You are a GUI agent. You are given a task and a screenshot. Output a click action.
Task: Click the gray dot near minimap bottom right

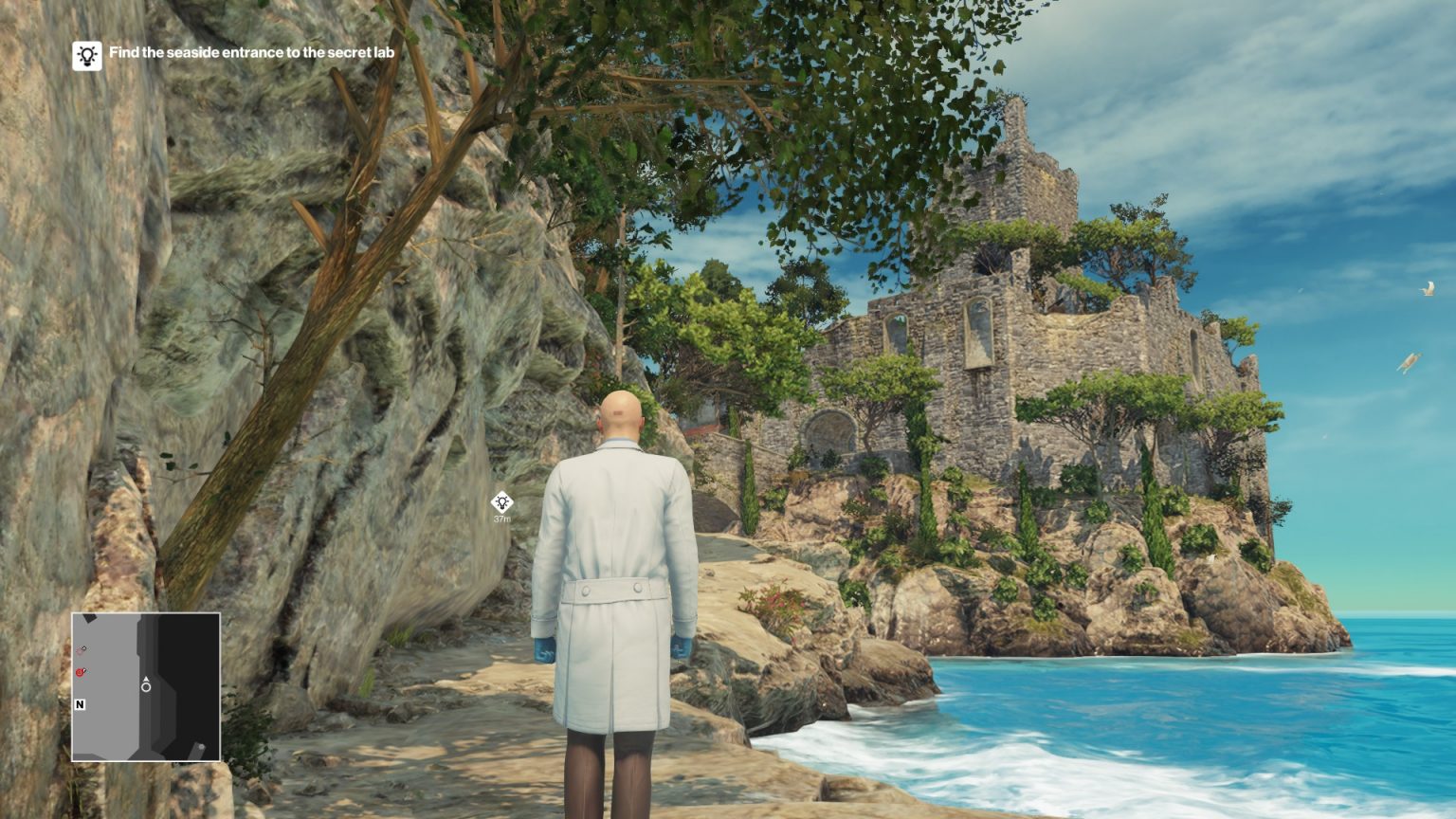coord(201,747)
